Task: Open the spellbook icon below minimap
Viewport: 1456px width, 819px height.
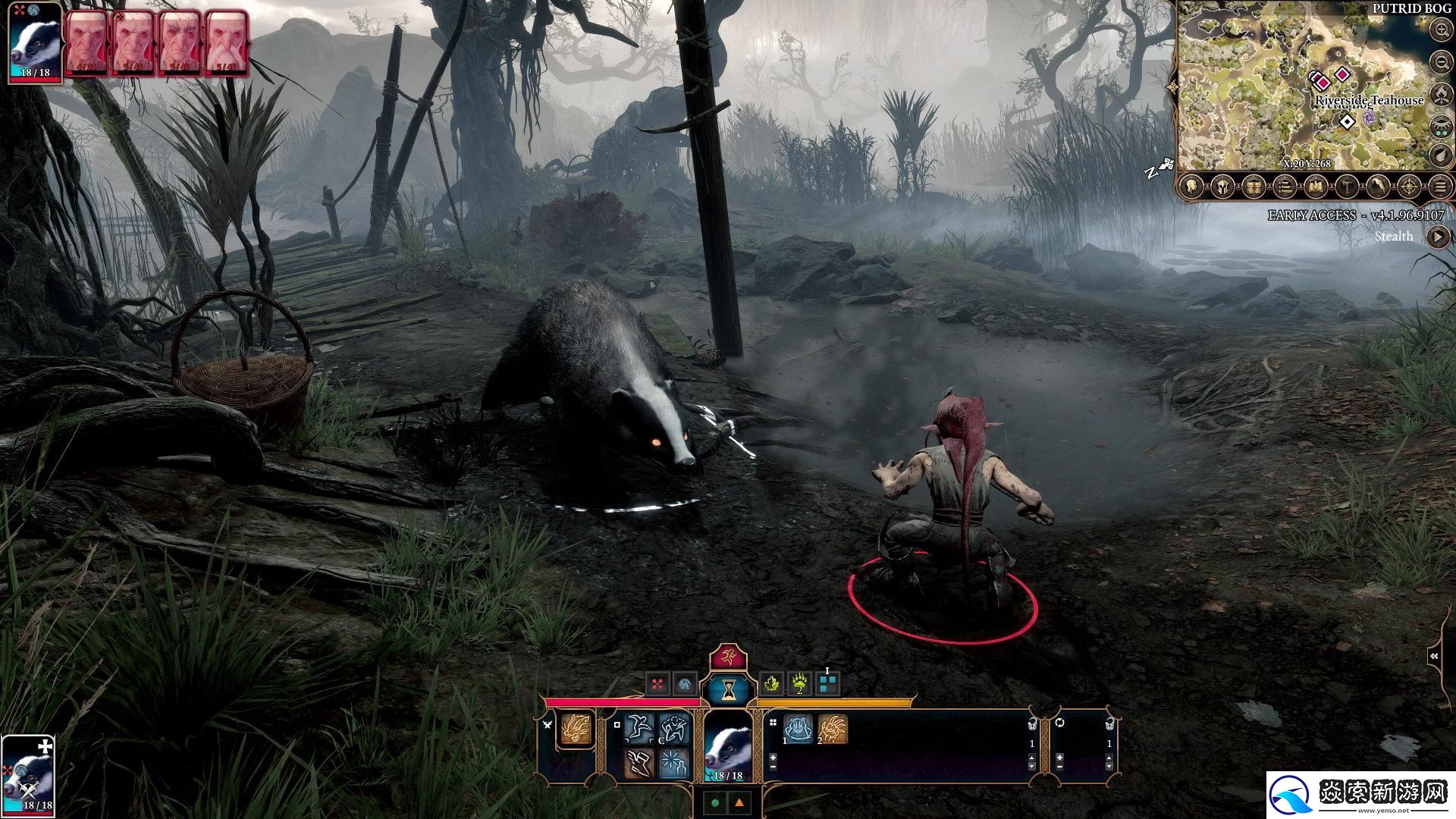Action: (1316, 186)
